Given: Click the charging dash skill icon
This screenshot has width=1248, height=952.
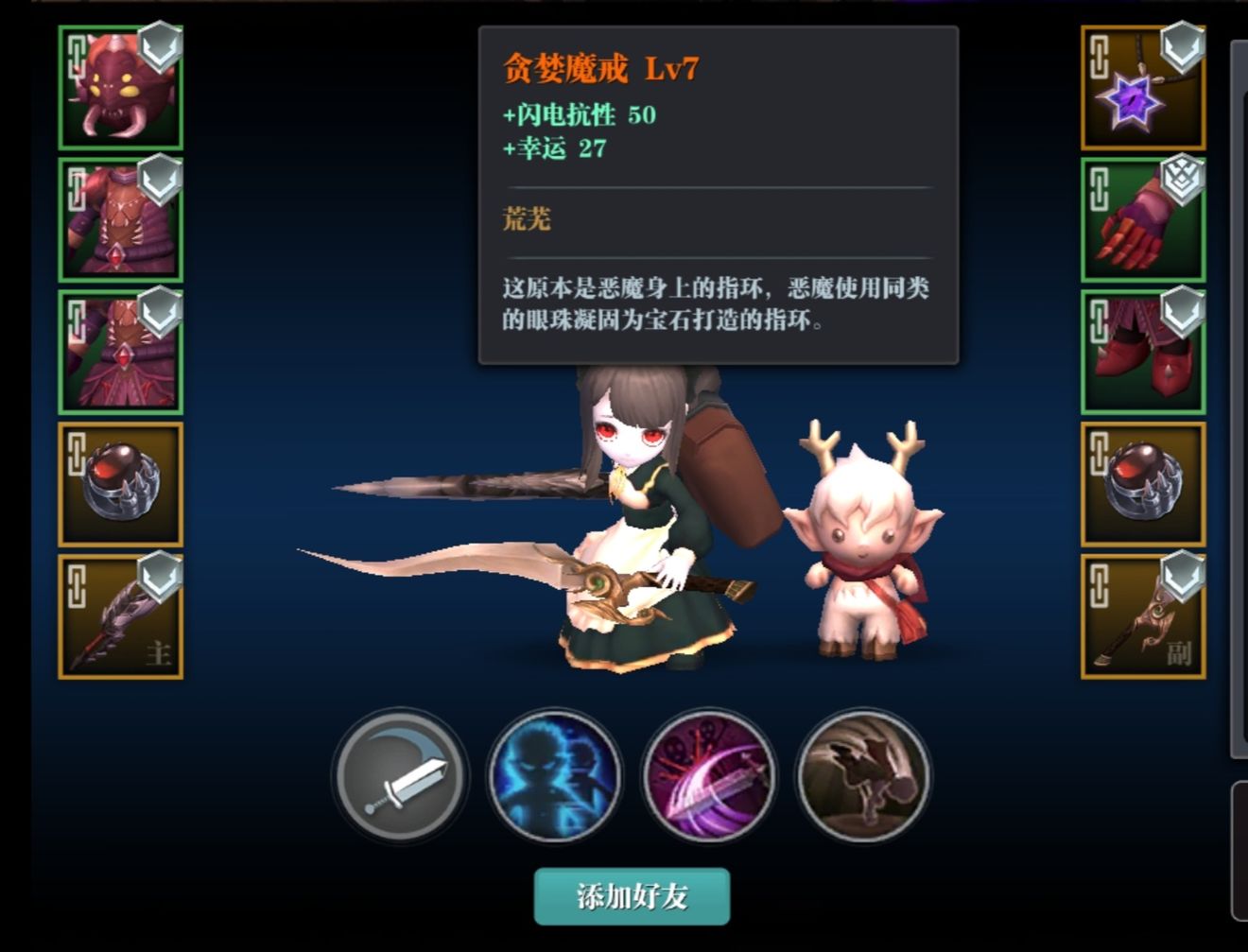Looking at the screenshot, I should 861,777.
